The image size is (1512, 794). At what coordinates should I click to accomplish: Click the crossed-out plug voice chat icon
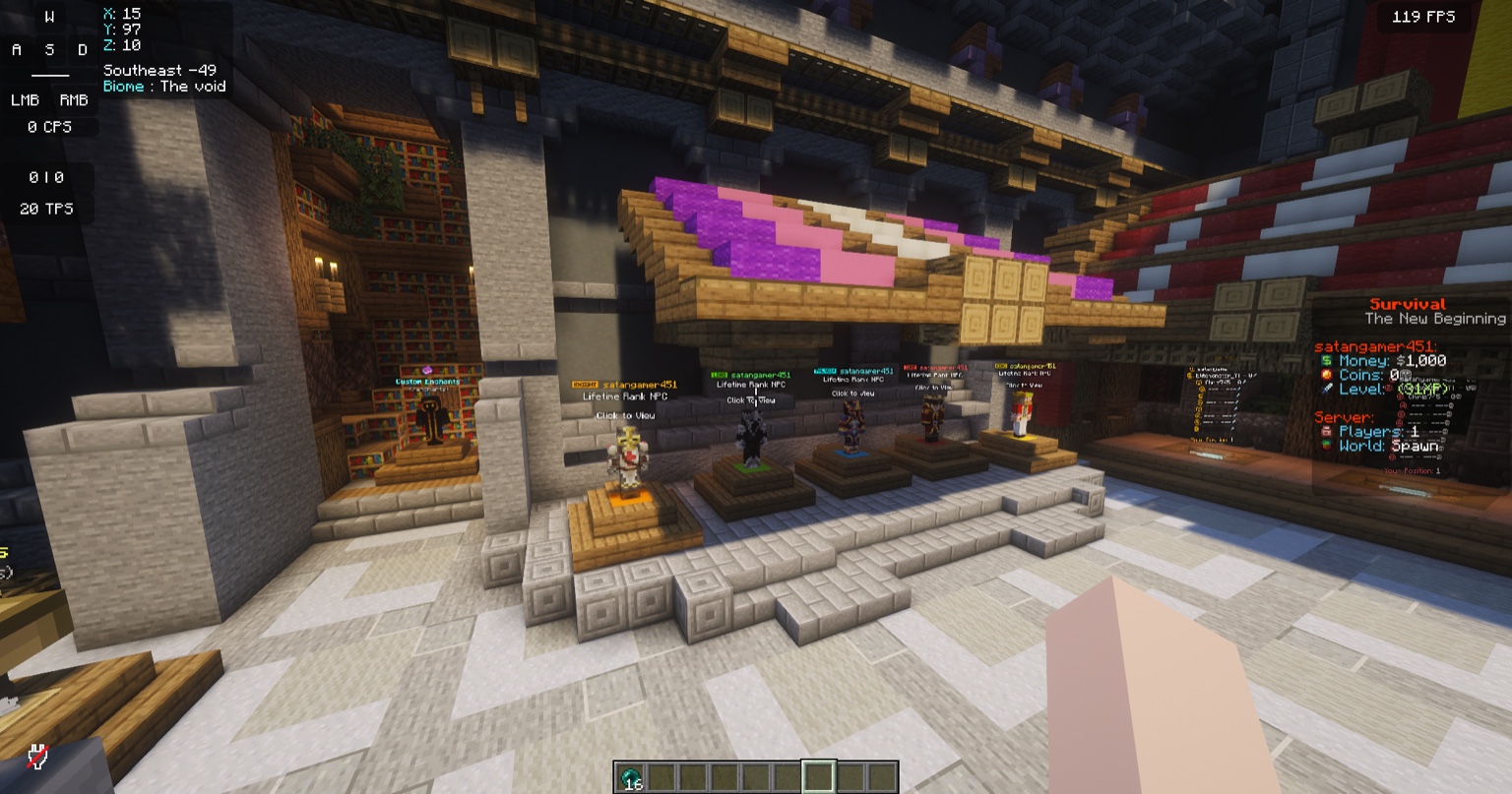(37, 756)
